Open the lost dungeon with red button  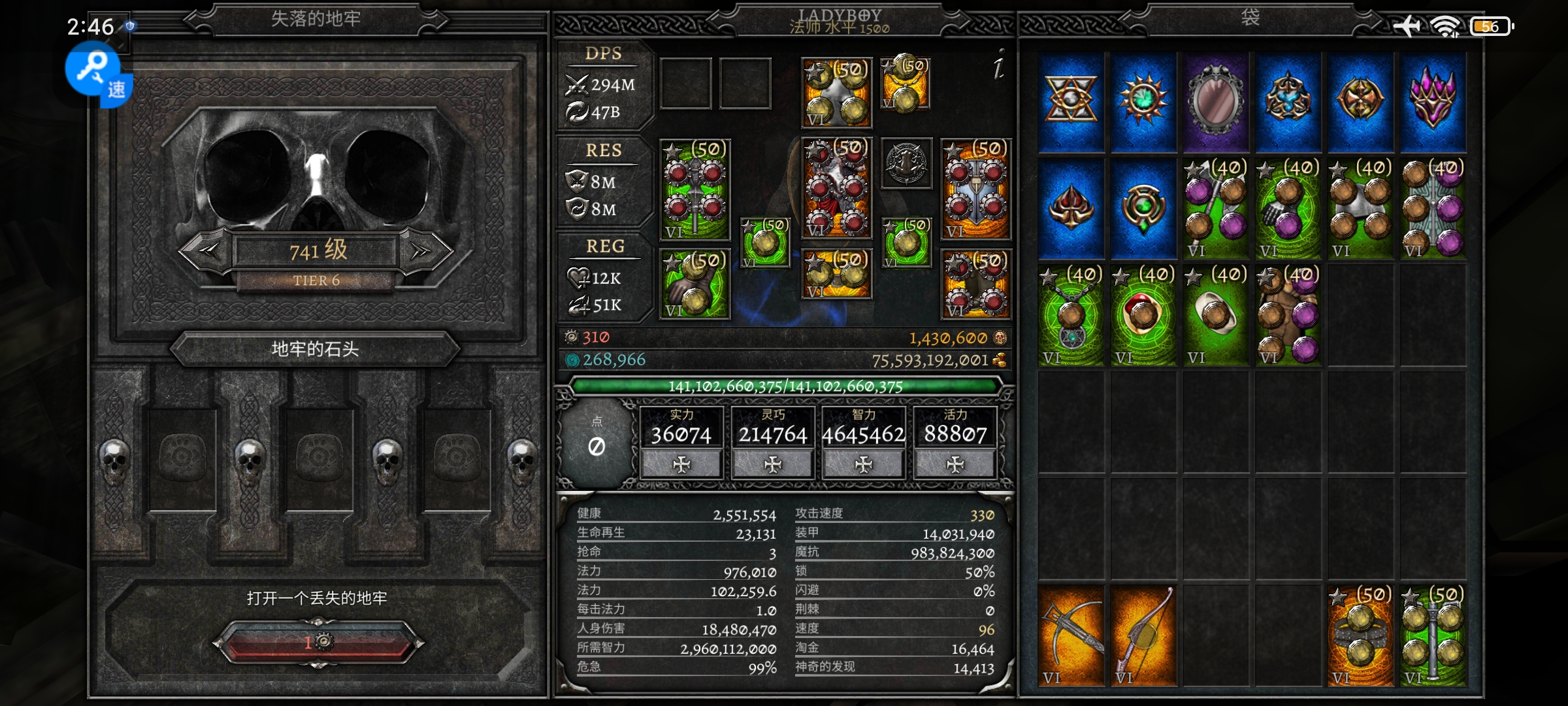click(x=318, y=643)
